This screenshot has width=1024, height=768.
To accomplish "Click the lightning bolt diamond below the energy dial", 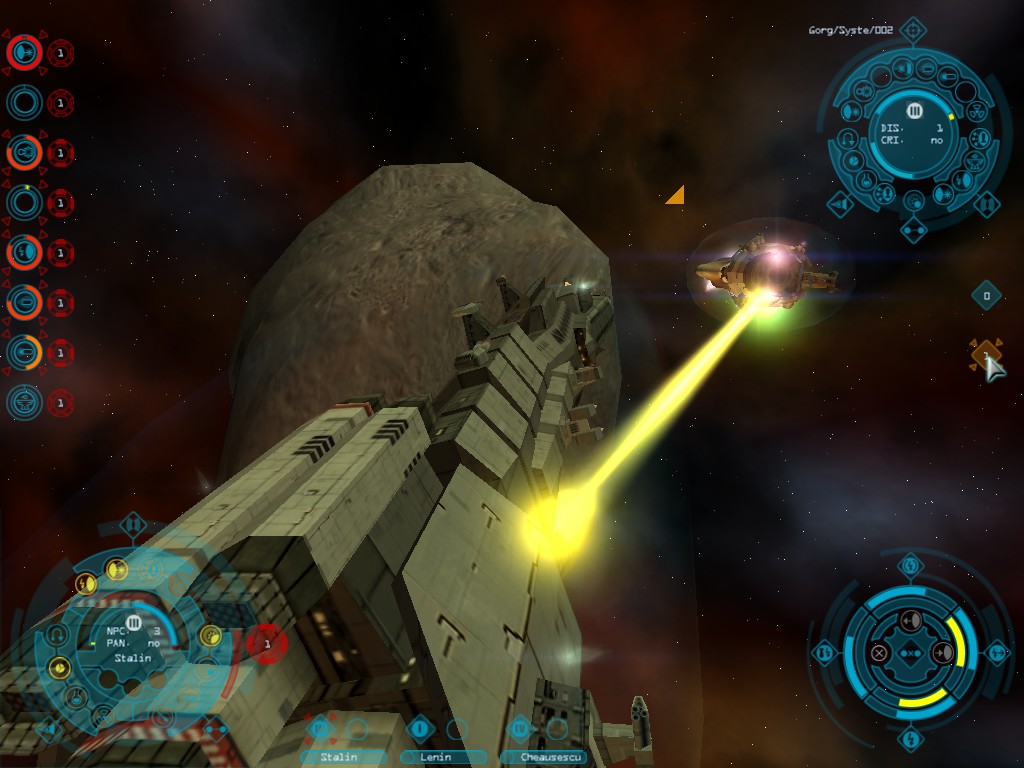I will pos(910,739).
